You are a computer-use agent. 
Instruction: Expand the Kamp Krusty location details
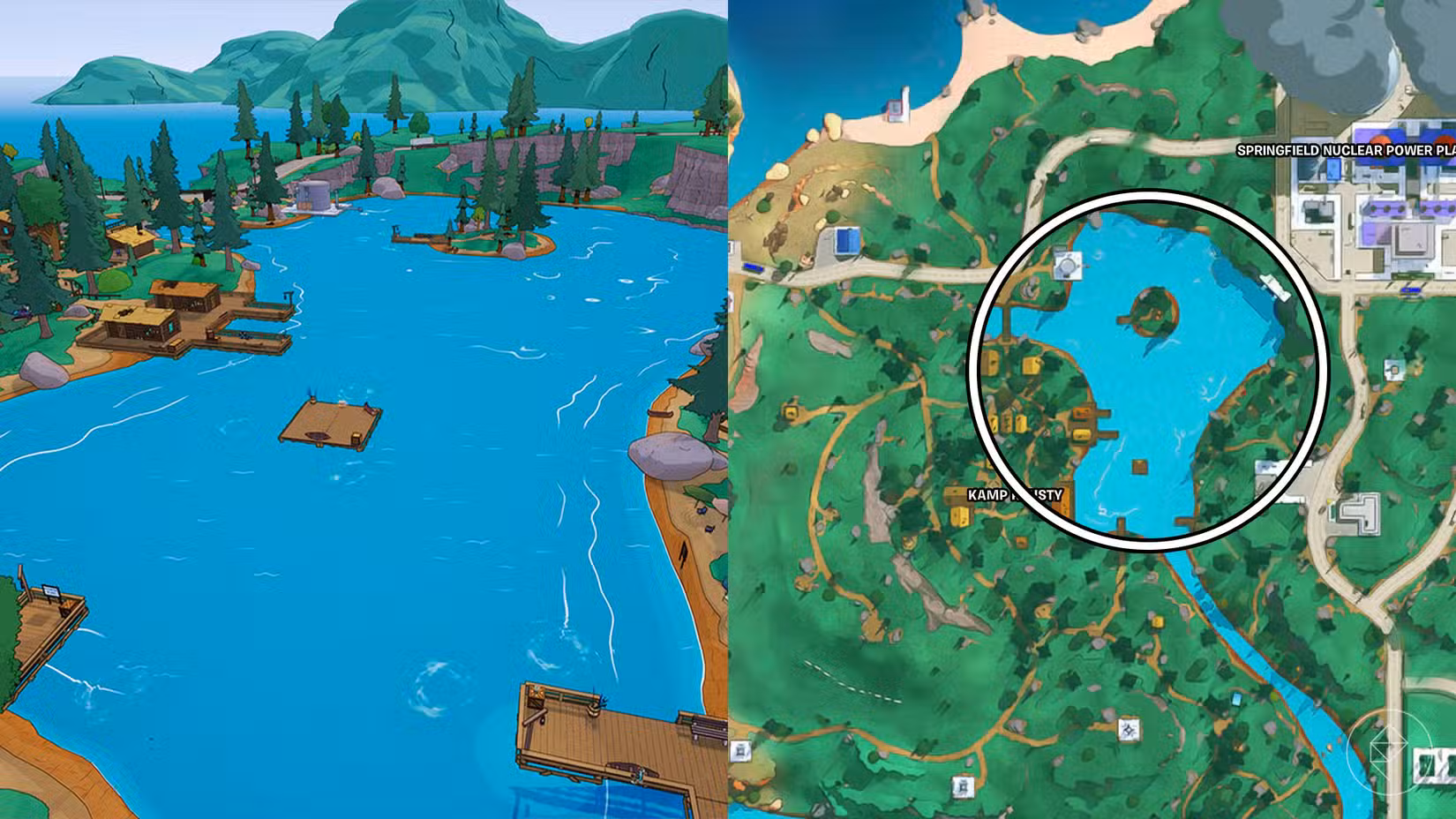pyautogui.click(x=1016, y=496)
